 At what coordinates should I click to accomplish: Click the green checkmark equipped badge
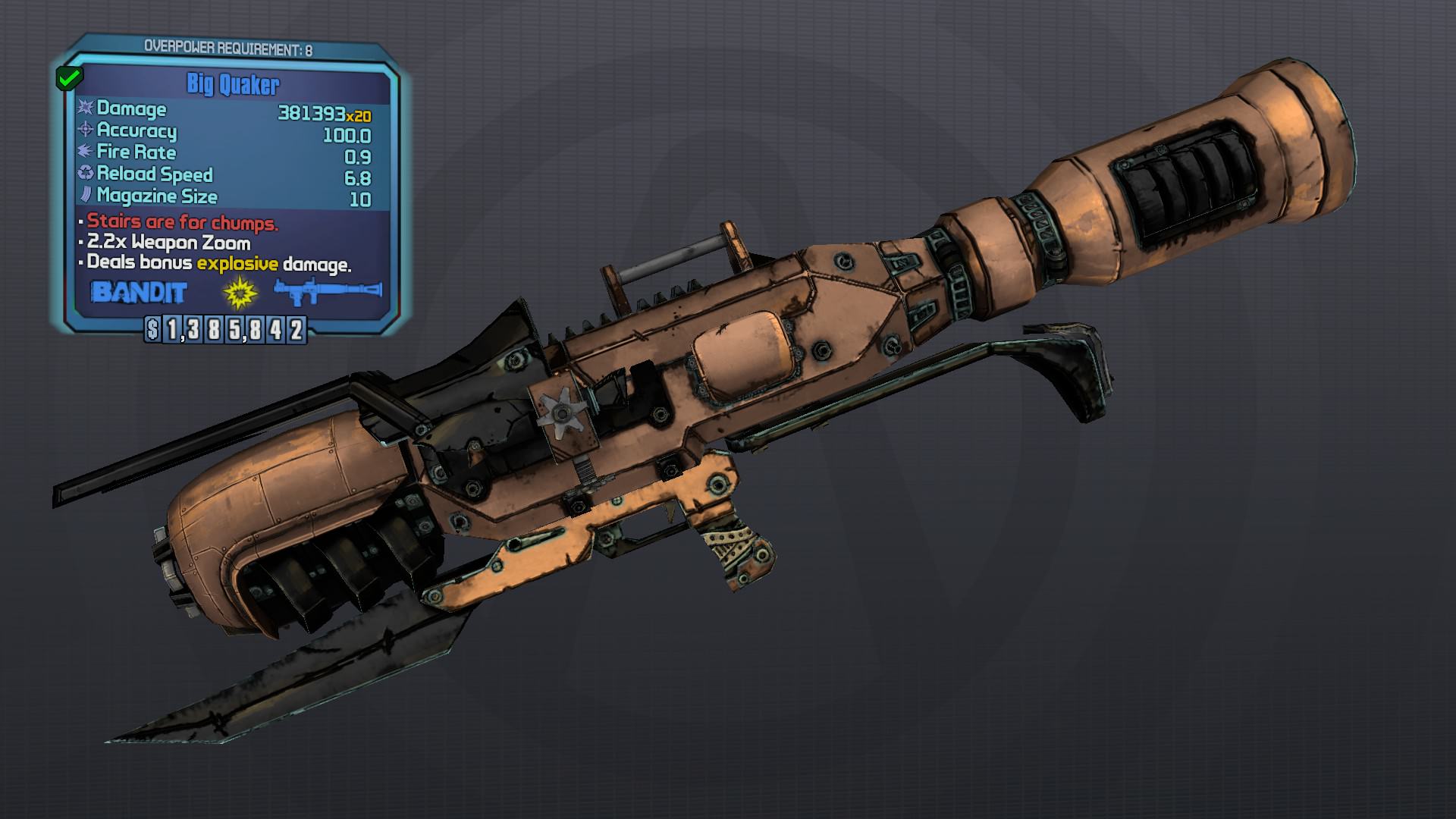tap(70, 77)
